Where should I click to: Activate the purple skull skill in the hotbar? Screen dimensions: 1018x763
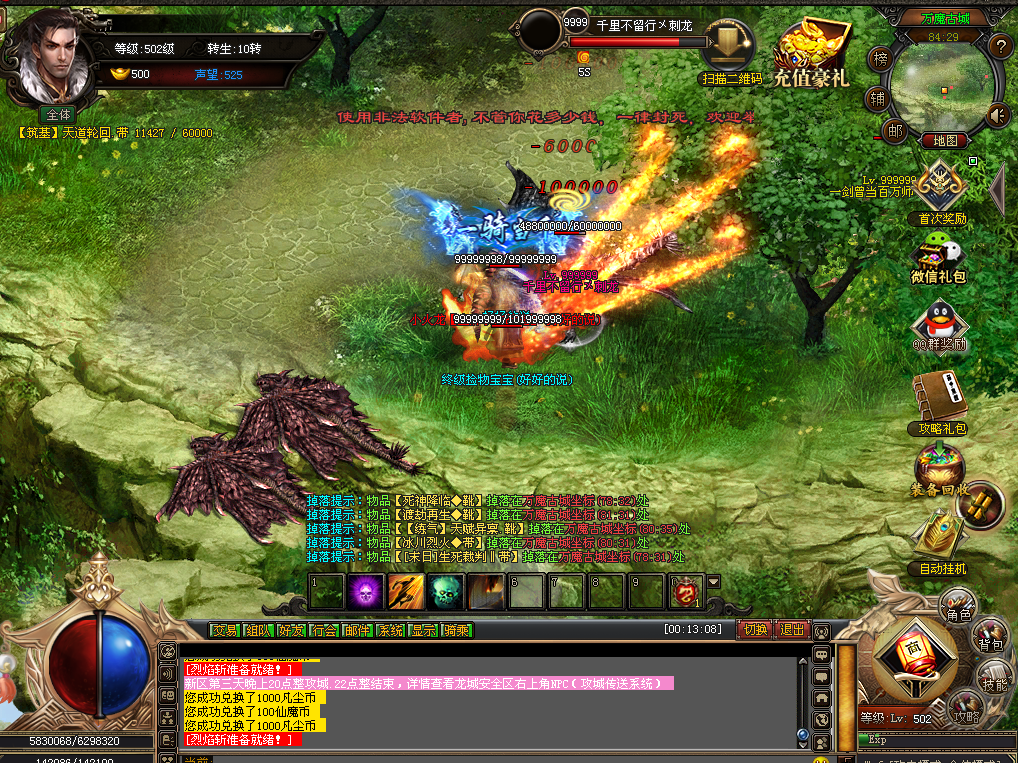click(x=365, y=592)
